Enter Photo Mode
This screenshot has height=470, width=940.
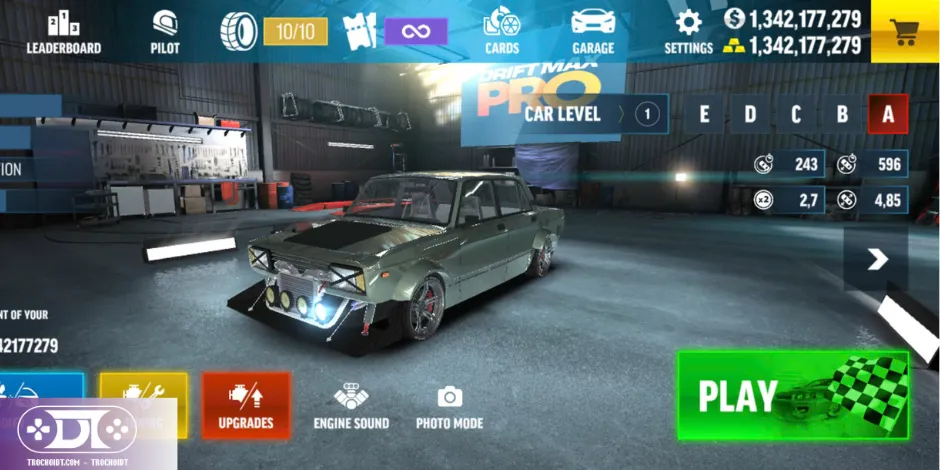tap(449, 406)
